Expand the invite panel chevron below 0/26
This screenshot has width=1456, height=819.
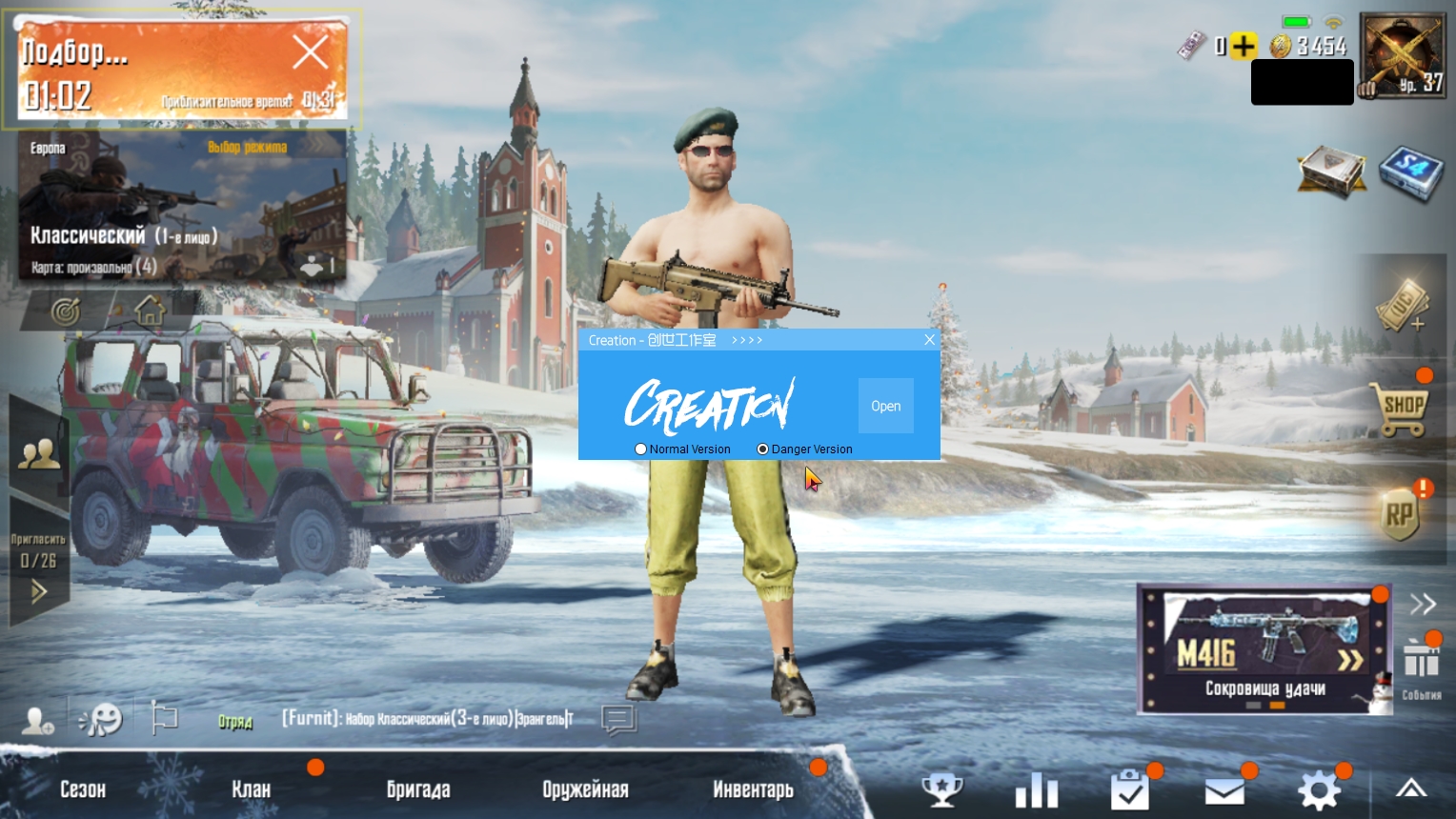(38, 591)
